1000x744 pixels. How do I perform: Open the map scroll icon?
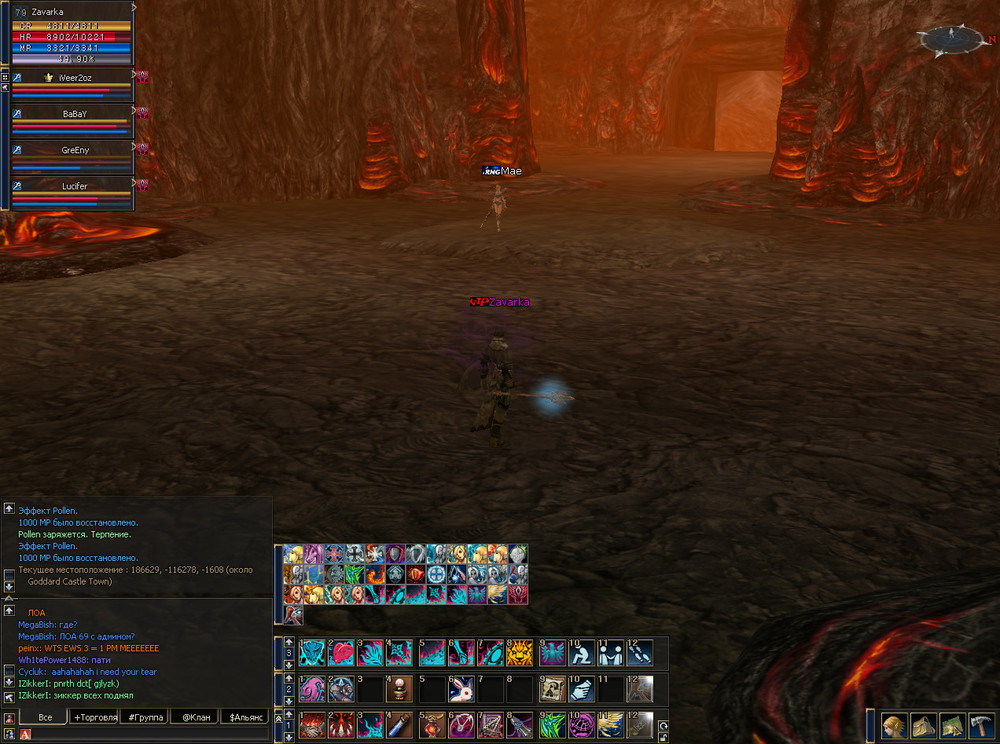pos(952,726)
